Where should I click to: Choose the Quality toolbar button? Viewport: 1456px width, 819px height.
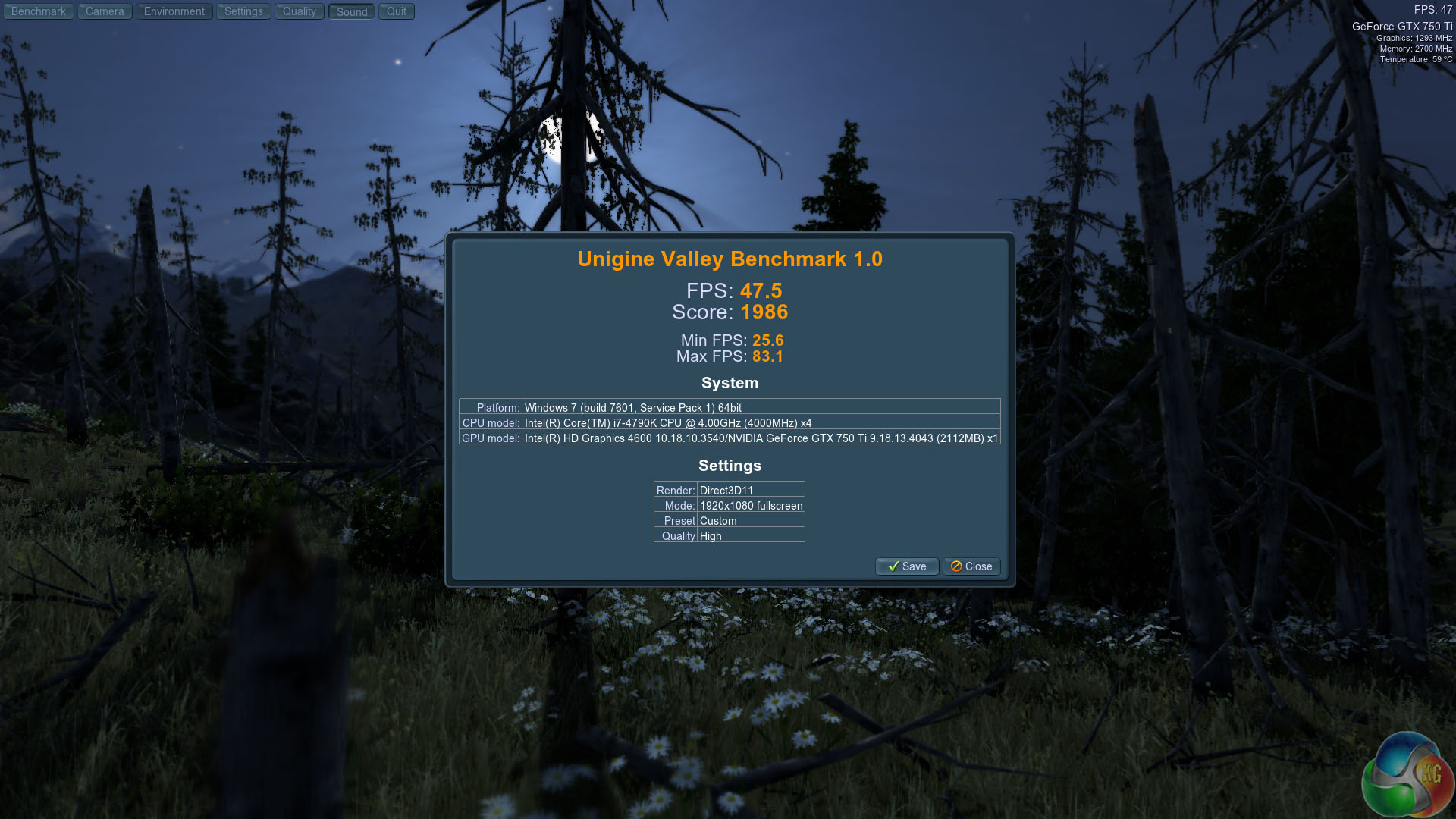[300, 11]
